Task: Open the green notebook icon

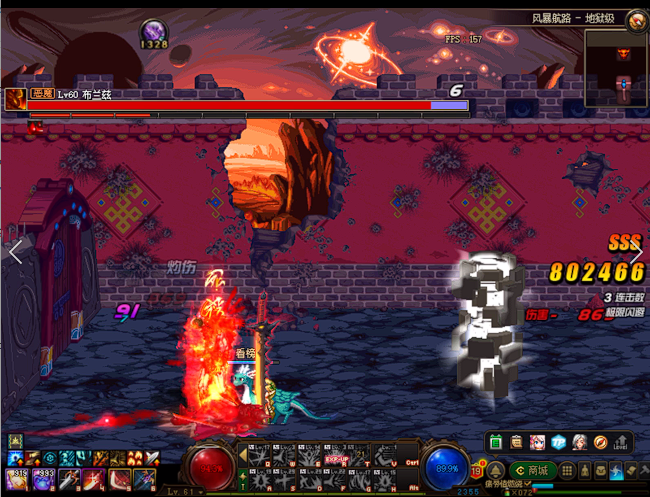Action: [497, 442]
